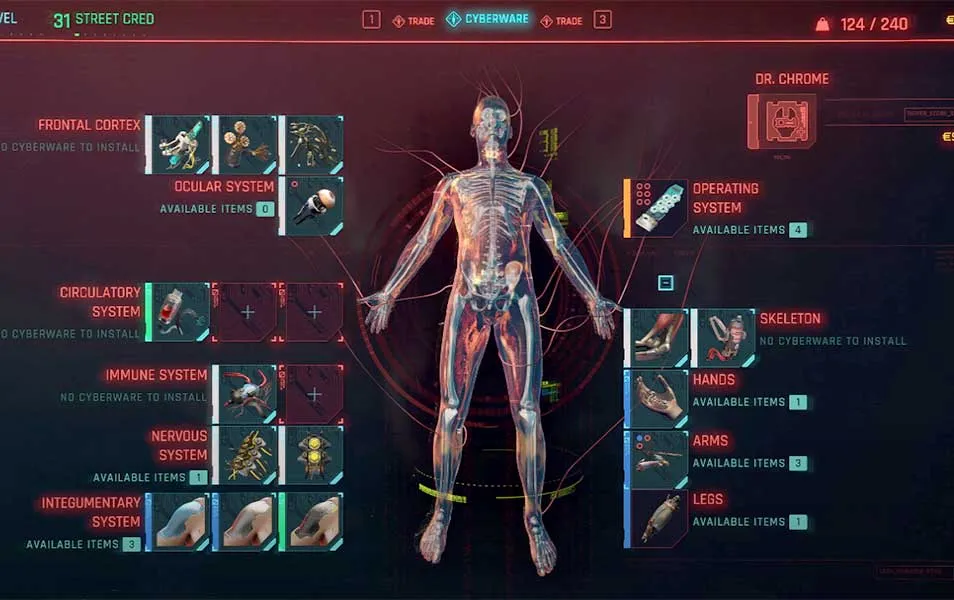
Task: Click the Dr. Chrome vendor icon
Action: [782, 121]
